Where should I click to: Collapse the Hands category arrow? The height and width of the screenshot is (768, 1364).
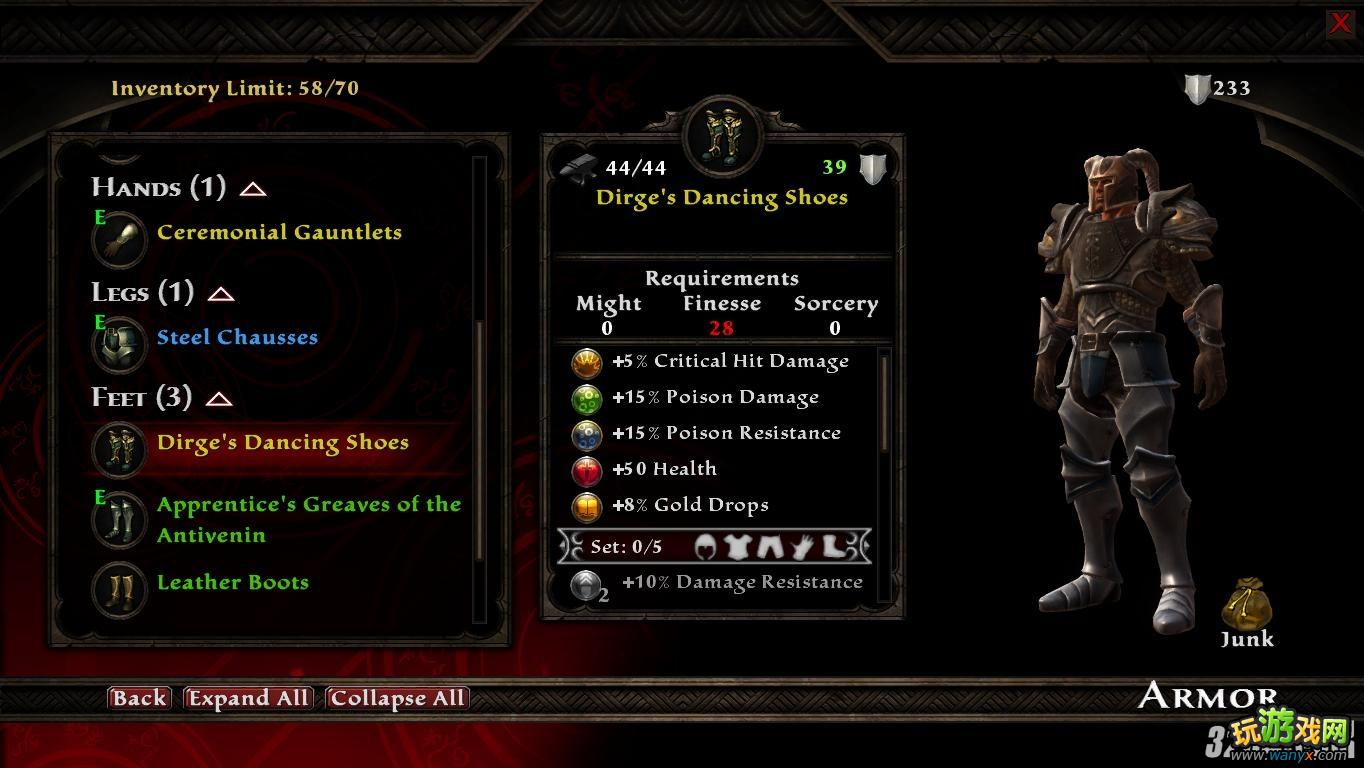(x=253, y=189)
